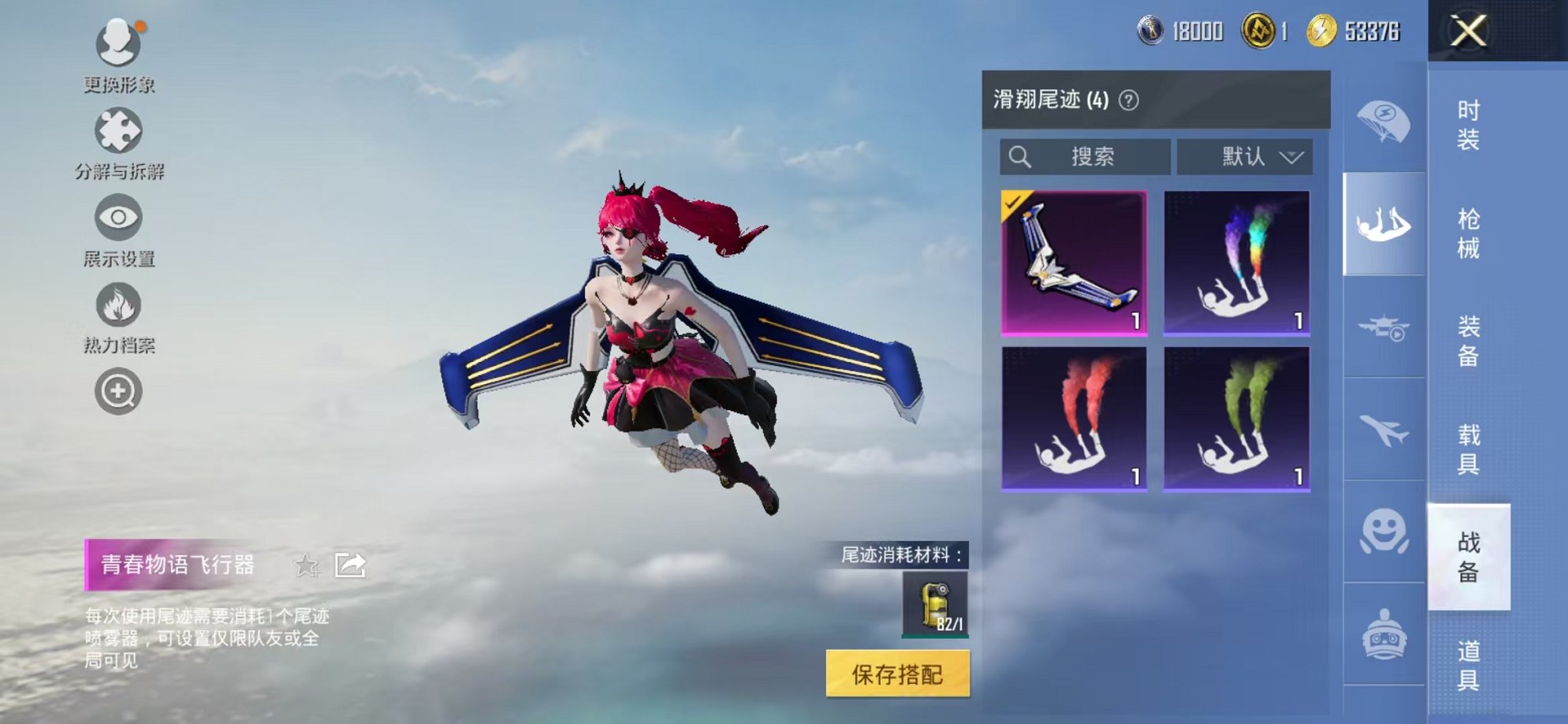
Task: Open the 默认 sorting dropdown
Action: pyautogui.click(x=1244, y=157)
